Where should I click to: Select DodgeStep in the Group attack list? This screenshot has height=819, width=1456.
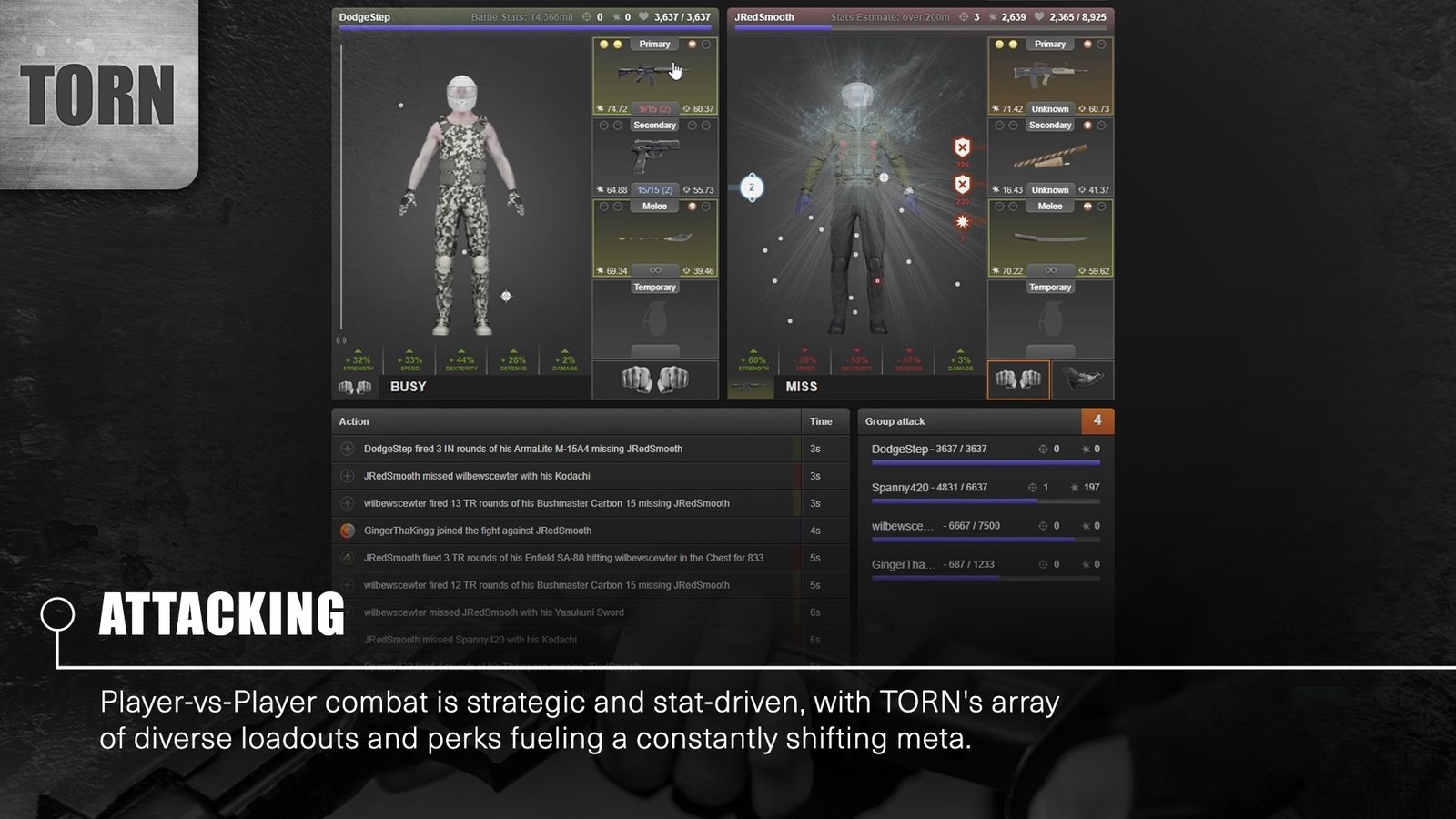pyautogui.click(x=928, y=450)
